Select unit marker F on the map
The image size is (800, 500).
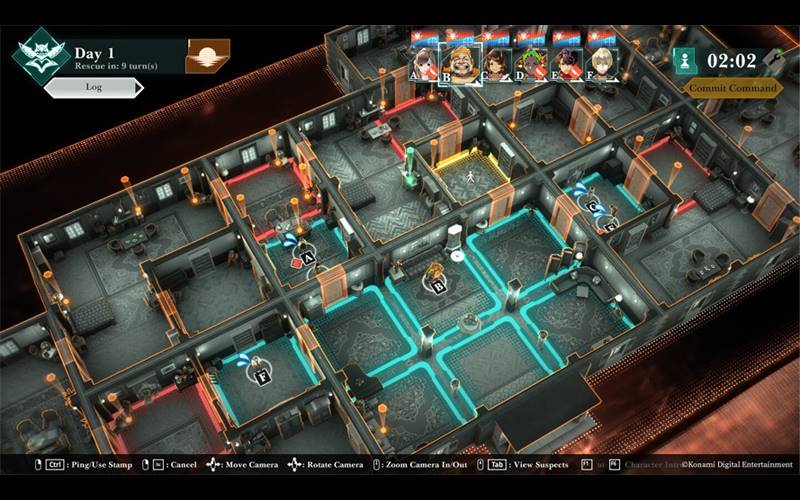point(264,377)
